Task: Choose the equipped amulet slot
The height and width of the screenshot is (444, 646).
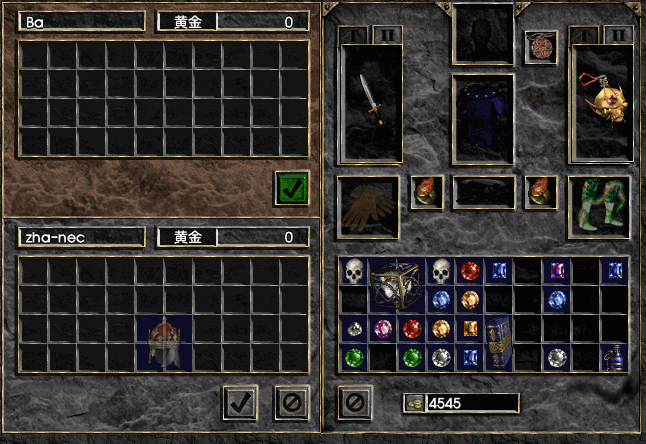Action: tap(540, 47)
